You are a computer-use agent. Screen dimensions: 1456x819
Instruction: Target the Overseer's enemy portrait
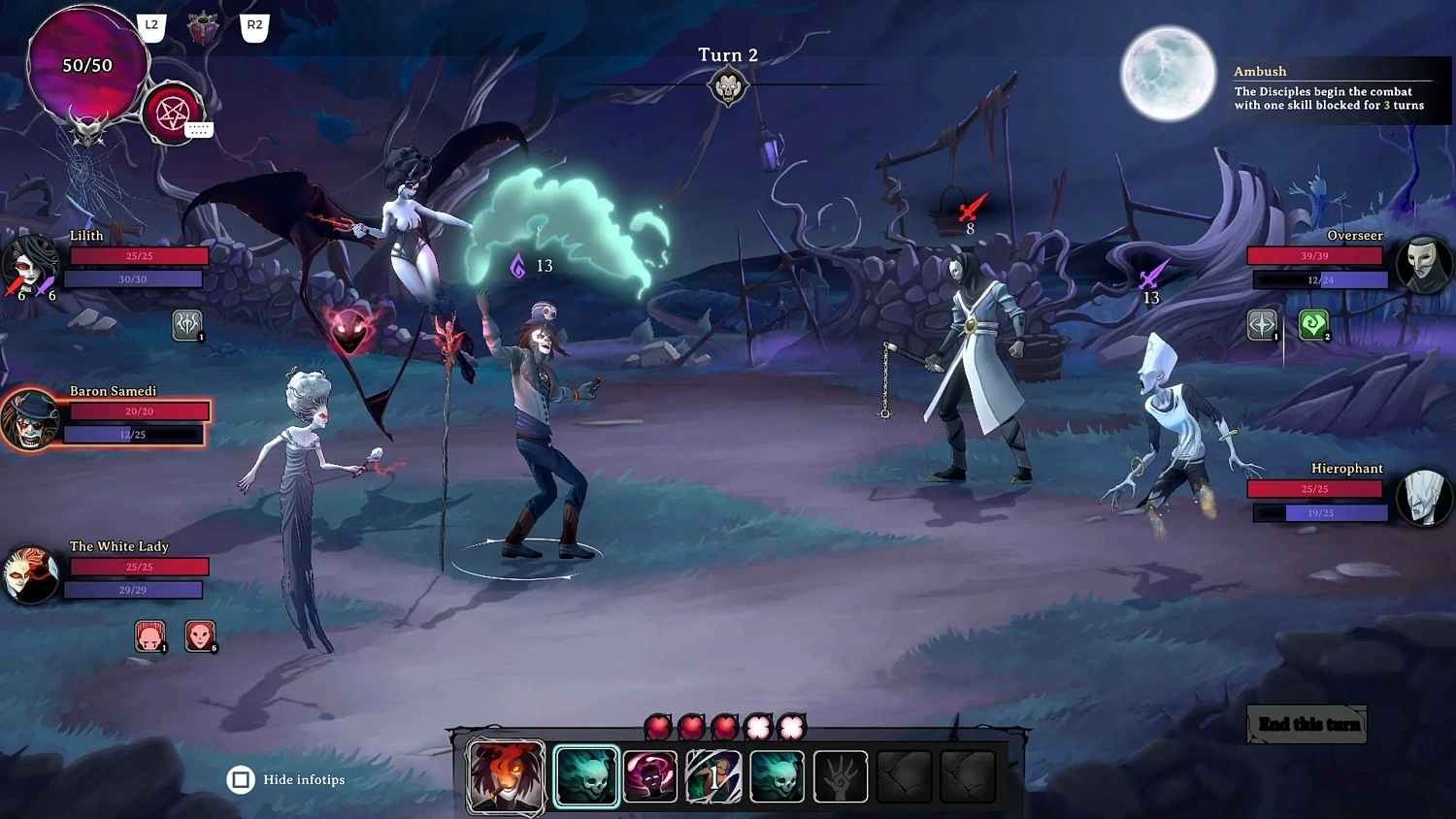1424,264
